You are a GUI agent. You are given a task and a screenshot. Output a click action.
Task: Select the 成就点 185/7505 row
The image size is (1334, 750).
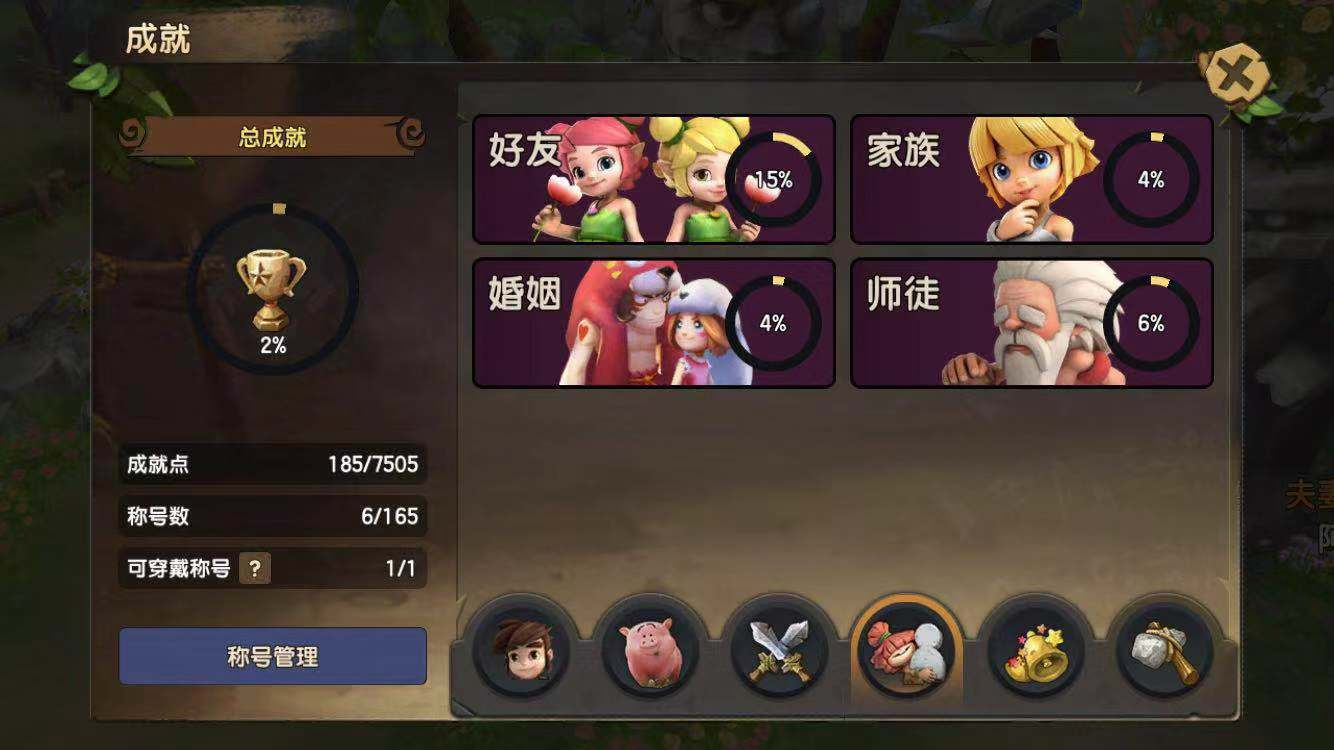tap(273, 465)
